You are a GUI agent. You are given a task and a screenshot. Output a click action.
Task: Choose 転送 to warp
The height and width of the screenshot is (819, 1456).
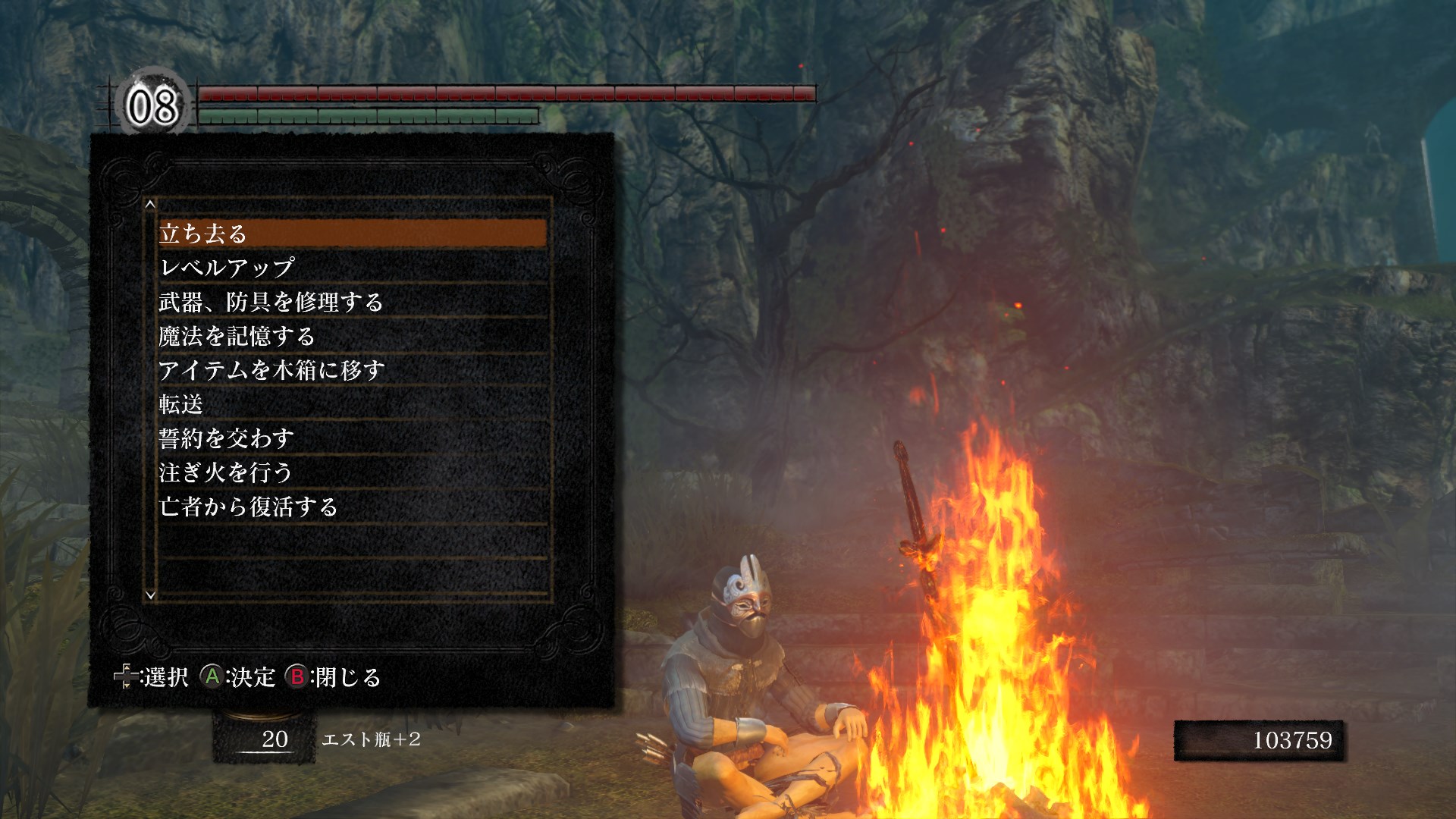(353, 404)
